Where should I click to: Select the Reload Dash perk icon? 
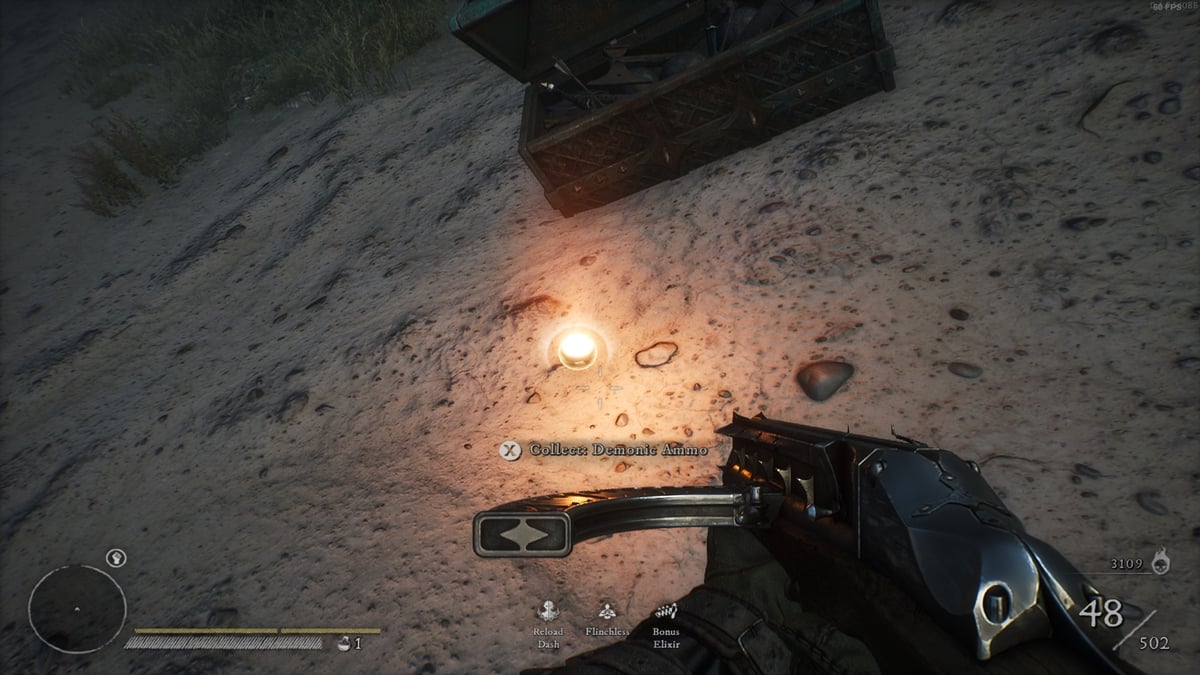click(x=548, y=612)
